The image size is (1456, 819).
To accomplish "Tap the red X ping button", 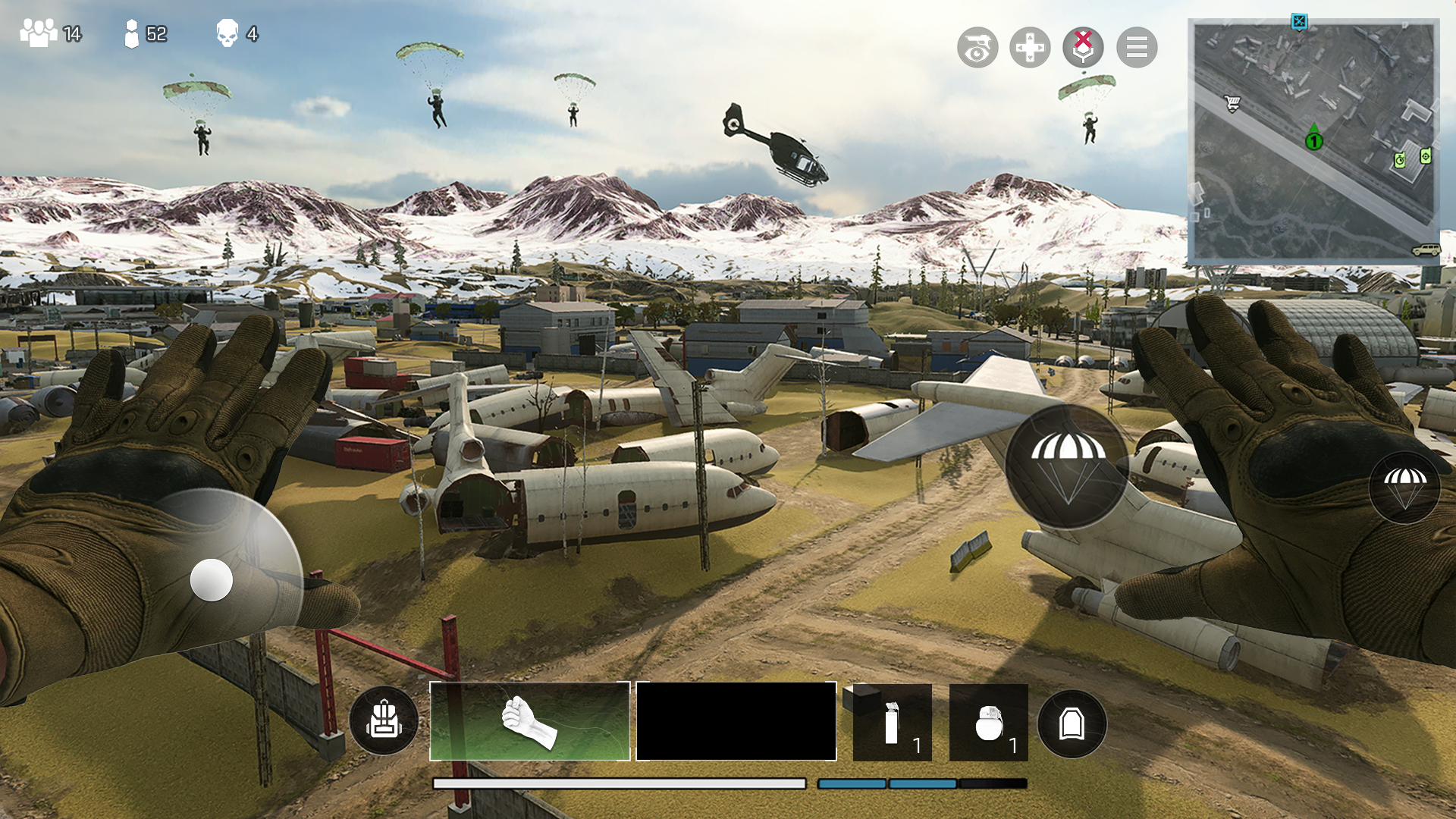I will (x=1083, y=47).
